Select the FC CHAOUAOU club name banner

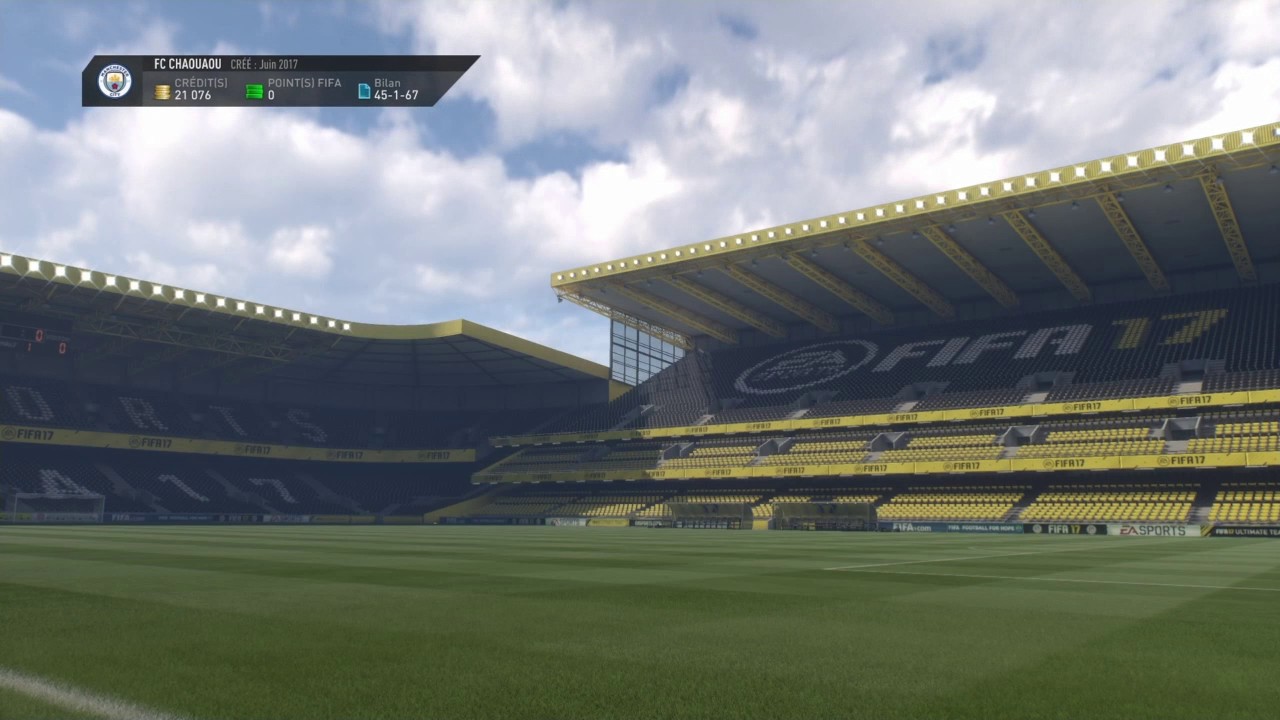click(x=188, y=64)
